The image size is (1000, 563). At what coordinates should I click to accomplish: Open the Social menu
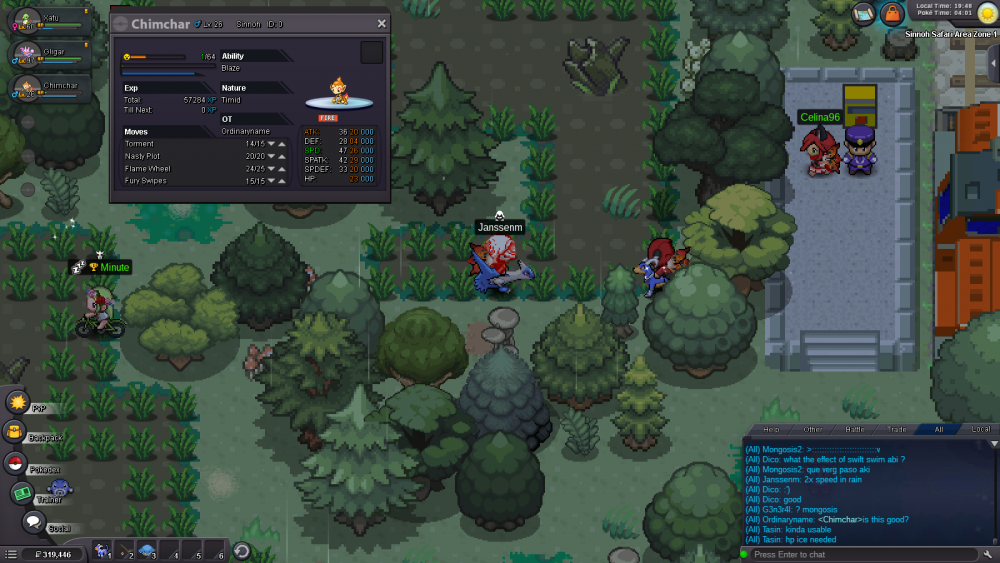click(x=33, y=522)
